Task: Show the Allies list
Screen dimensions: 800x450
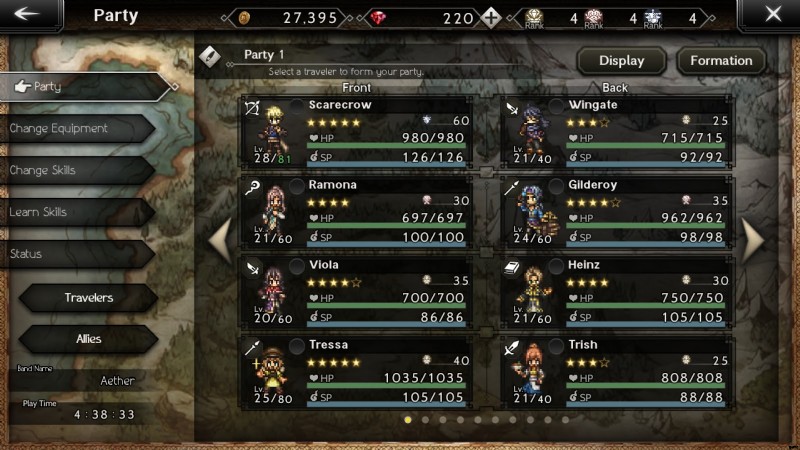Action: tap(88, 339)
